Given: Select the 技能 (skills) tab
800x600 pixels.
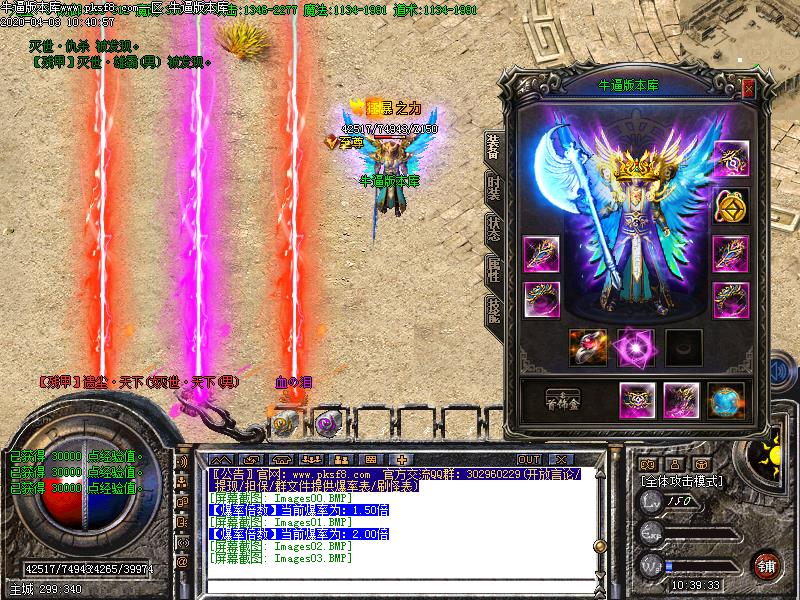Looking at the screenshot, I should point(493,306).
